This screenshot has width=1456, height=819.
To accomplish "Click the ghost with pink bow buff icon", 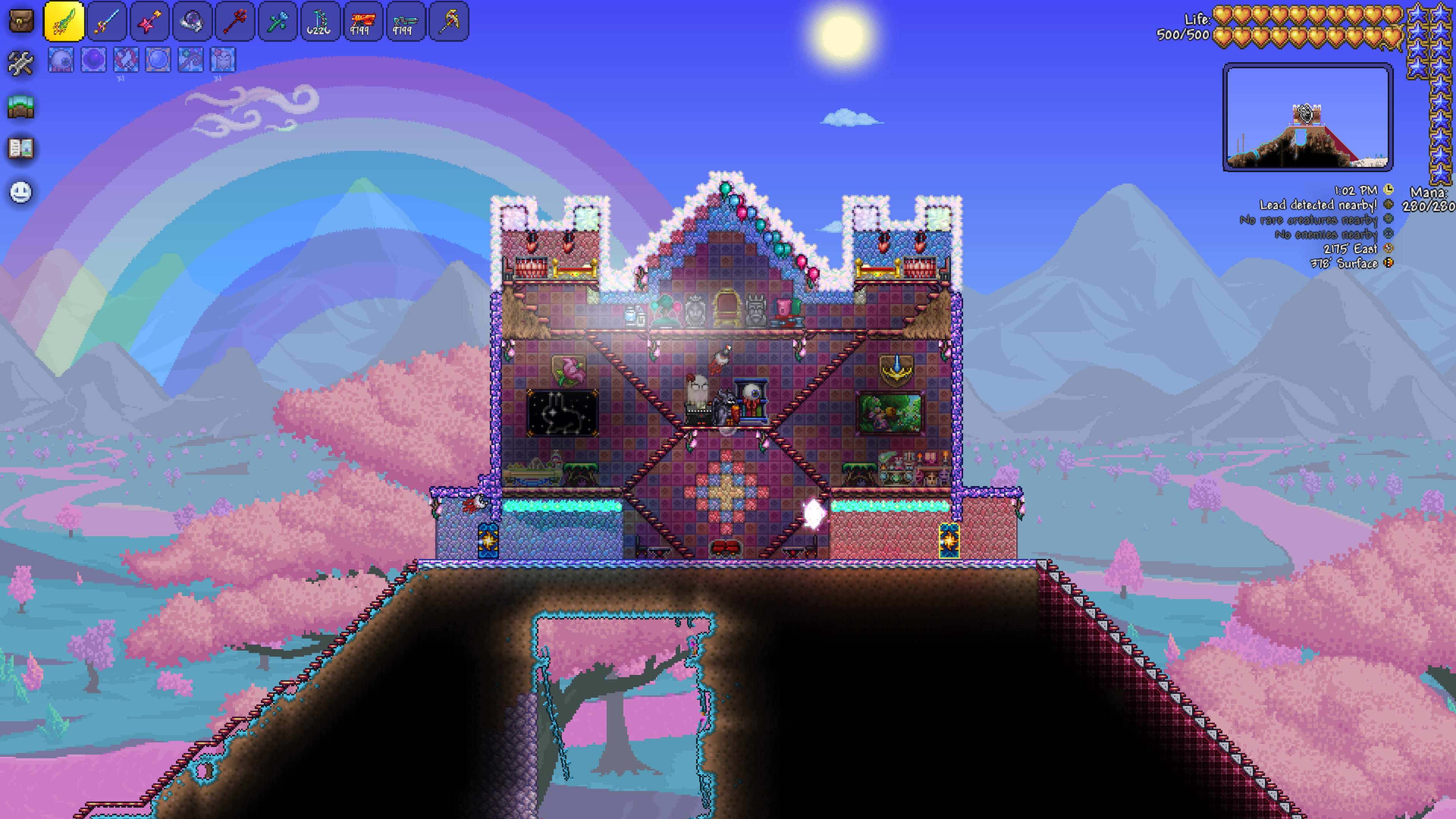I will 223,60.
